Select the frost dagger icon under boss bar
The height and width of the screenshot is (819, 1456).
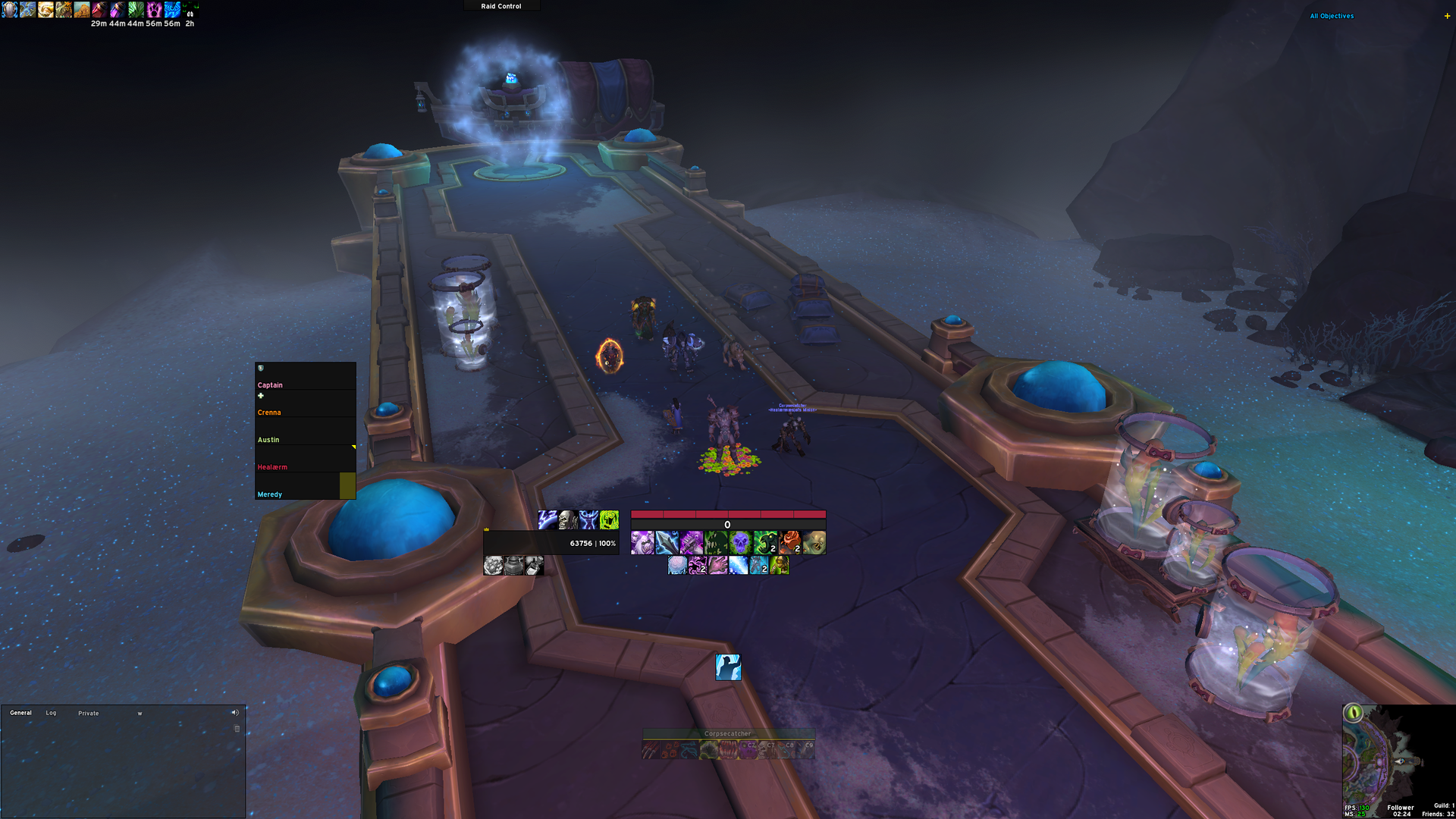coord(667,541)
